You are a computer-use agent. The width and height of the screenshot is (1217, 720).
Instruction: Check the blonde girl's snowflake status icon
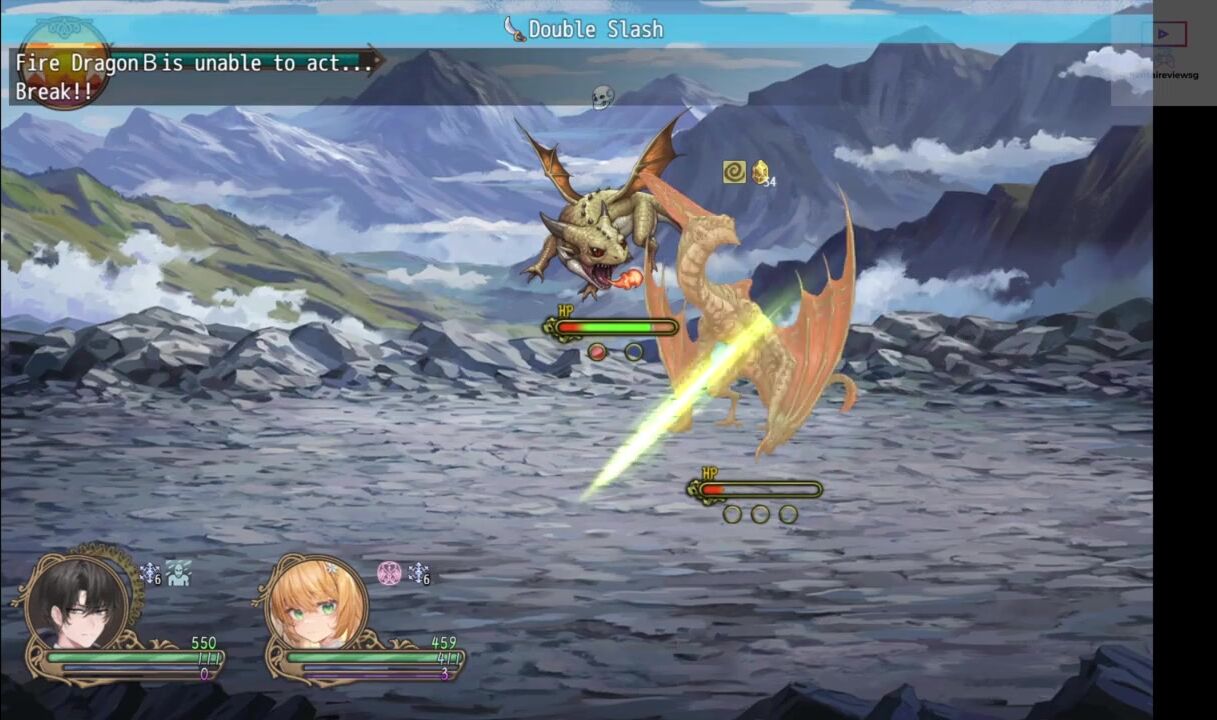click(418, 573)
